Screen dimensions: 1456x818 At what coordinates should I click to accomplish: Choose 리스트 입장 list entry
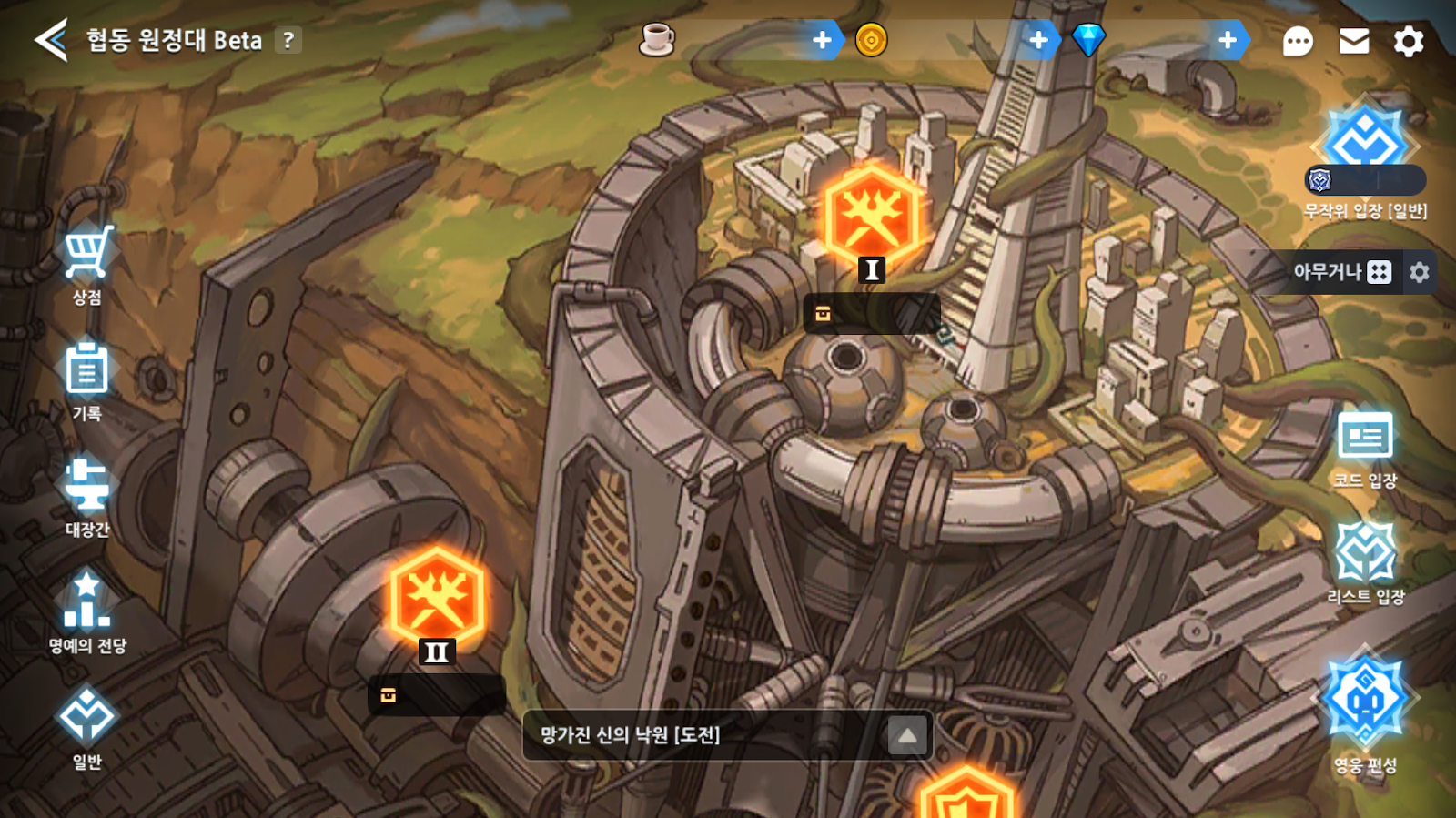point(1365,561)
